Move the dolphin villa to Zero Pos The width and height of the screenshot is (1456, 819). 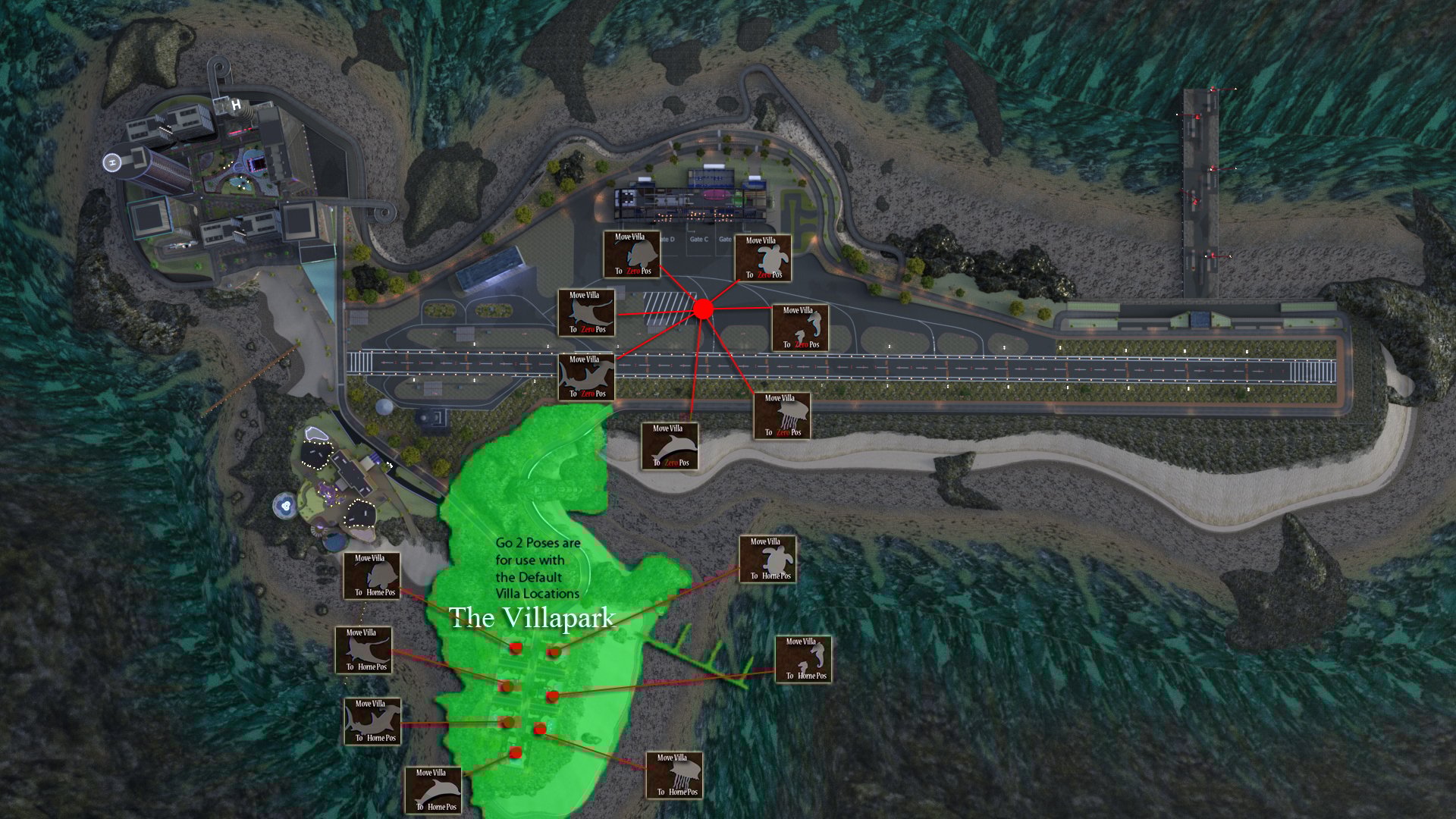click(670, 447)
